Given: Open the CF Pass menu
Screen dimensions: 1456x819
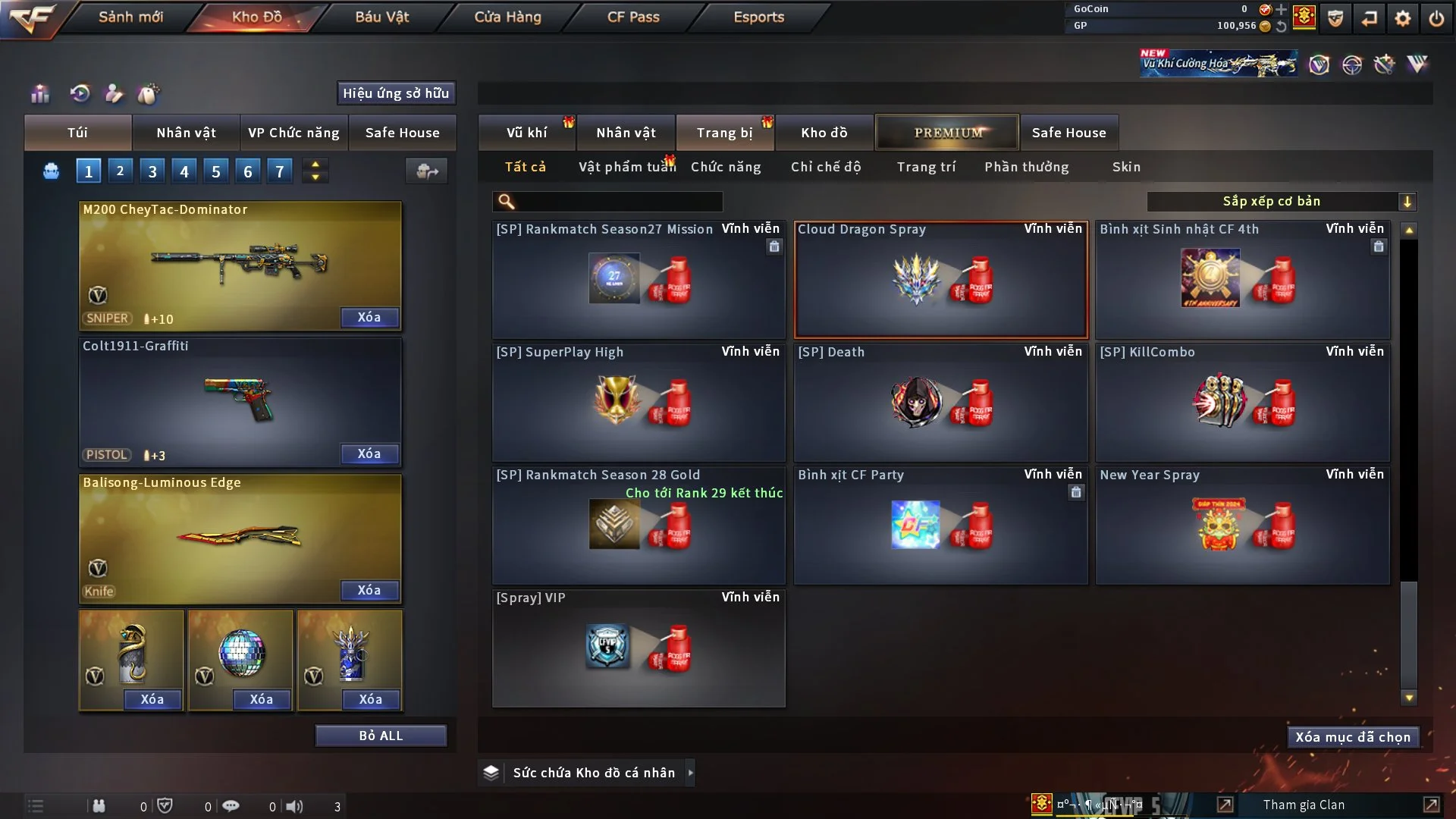Looking at the screenshot, I should pos(633,17).
